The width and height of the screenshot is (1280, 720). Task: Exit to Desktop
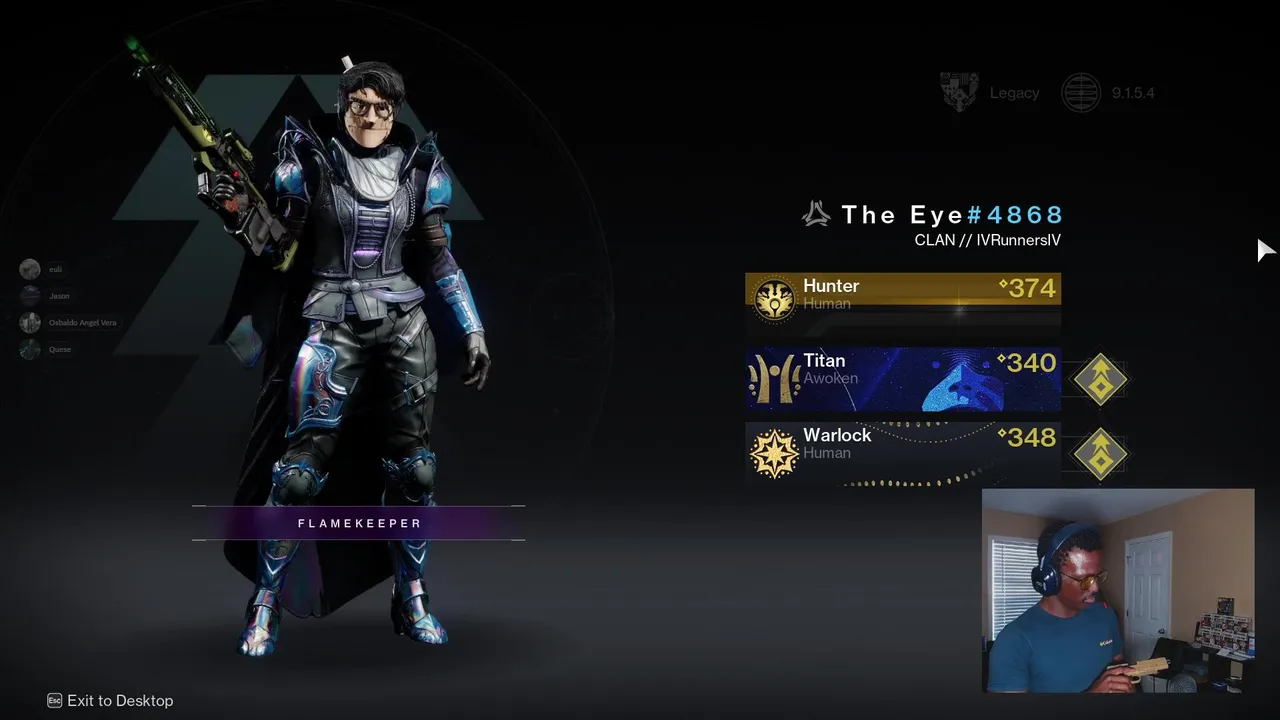[x=110, y=701]
